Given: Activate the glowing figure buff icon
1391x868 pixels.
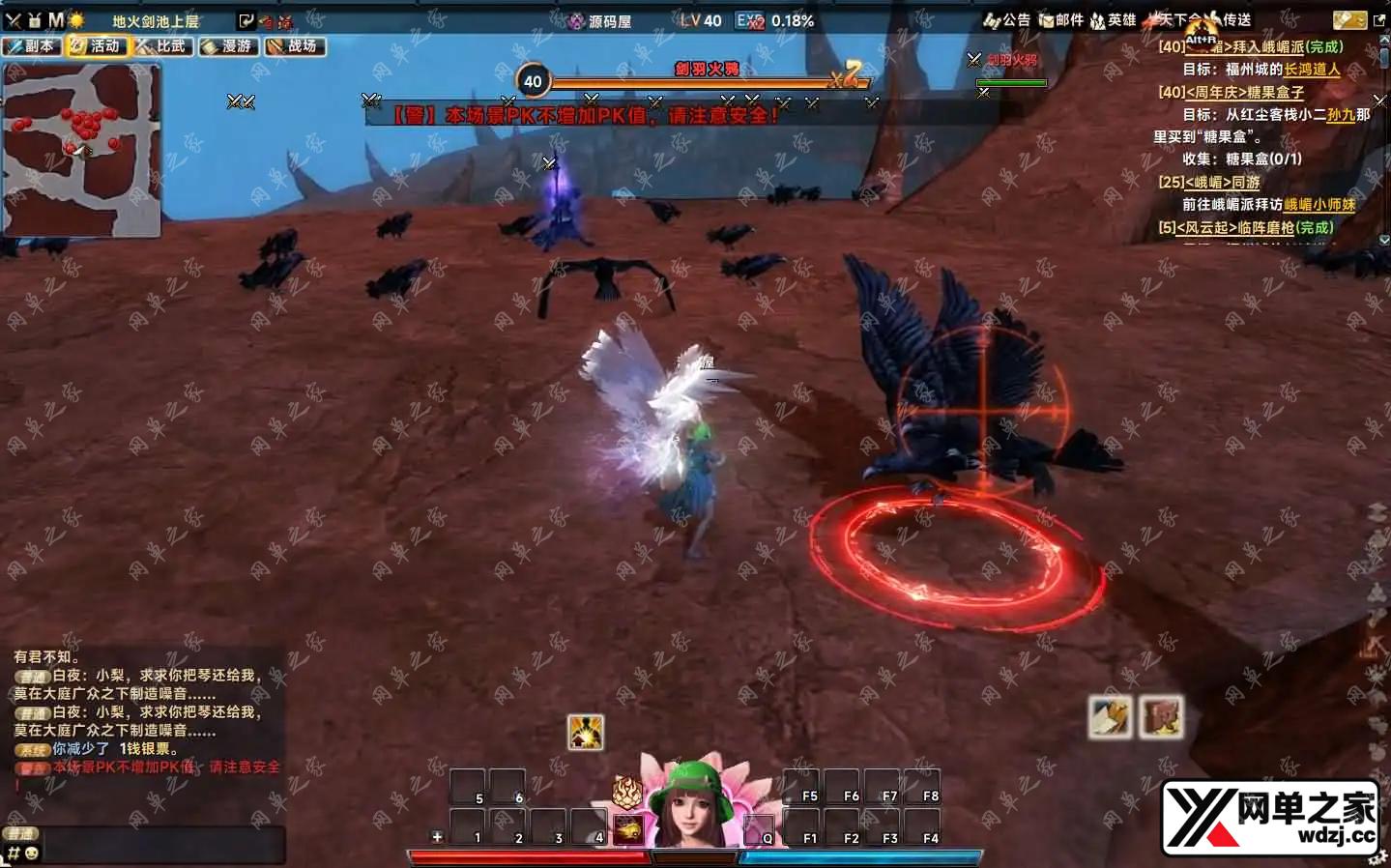Looking at the screenshot, I should [x=585, y=732].
